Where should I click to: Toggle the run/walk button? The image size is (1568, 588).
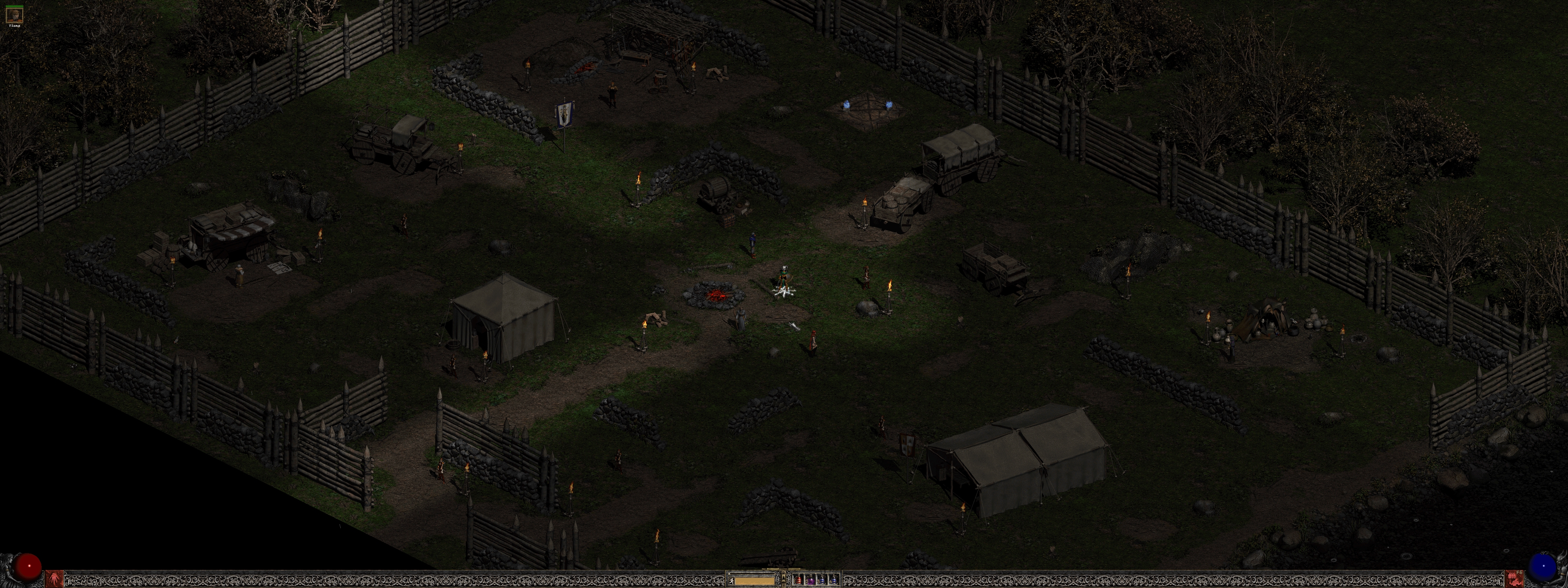click(732, 580)
